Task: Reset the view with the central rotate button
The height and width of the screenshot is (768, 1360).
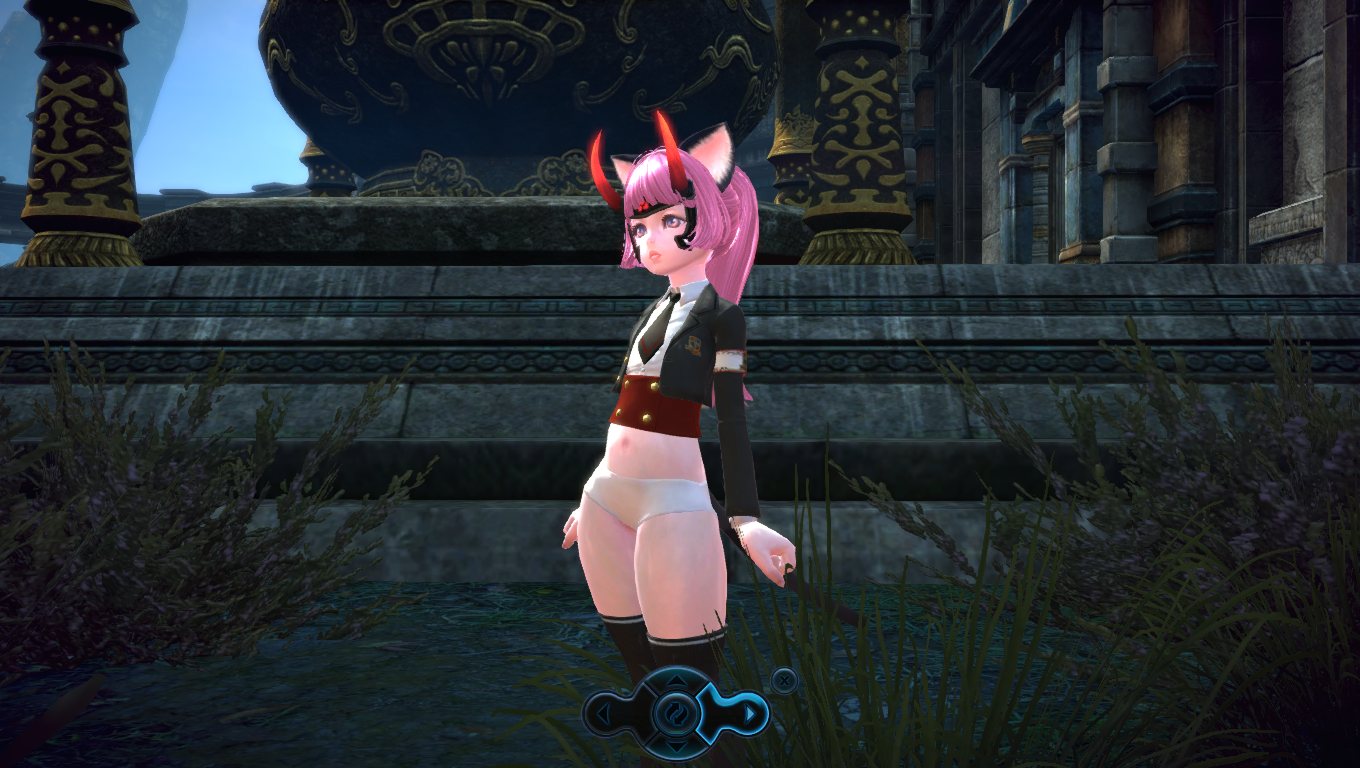Action: point(676,714)
